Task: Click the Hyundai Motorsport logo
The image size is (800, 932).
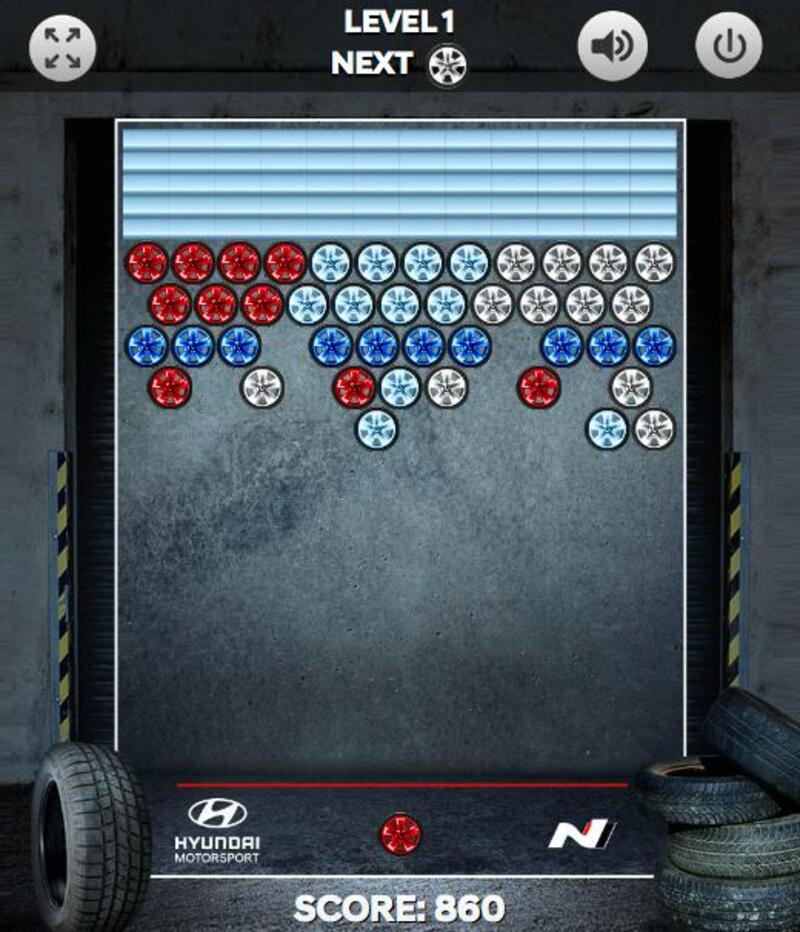Action: point(217,830)
